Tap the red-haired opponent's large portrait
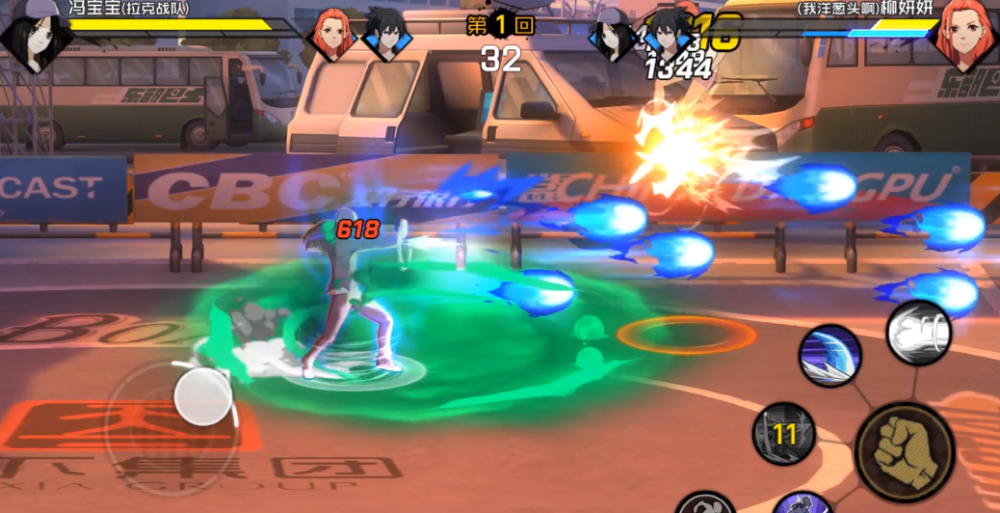Viewport: 1000px width, 513px height. pos(965,36)
